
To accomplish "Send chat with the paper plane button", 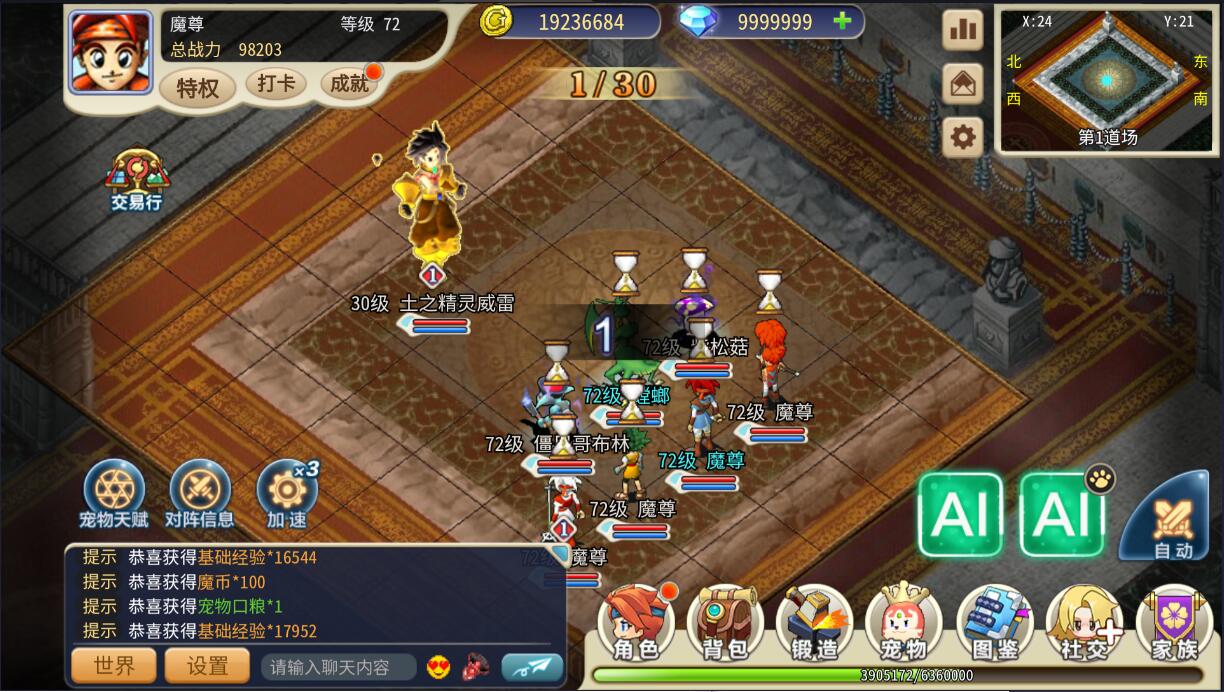I will click(532, 667).
